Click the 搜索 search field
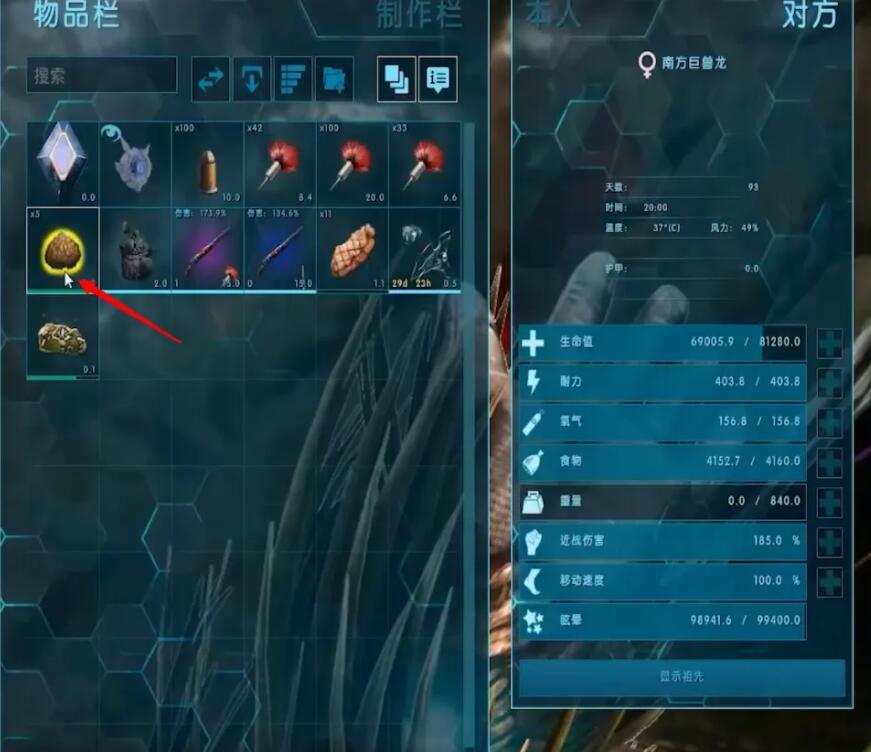 tap(101, 75)
